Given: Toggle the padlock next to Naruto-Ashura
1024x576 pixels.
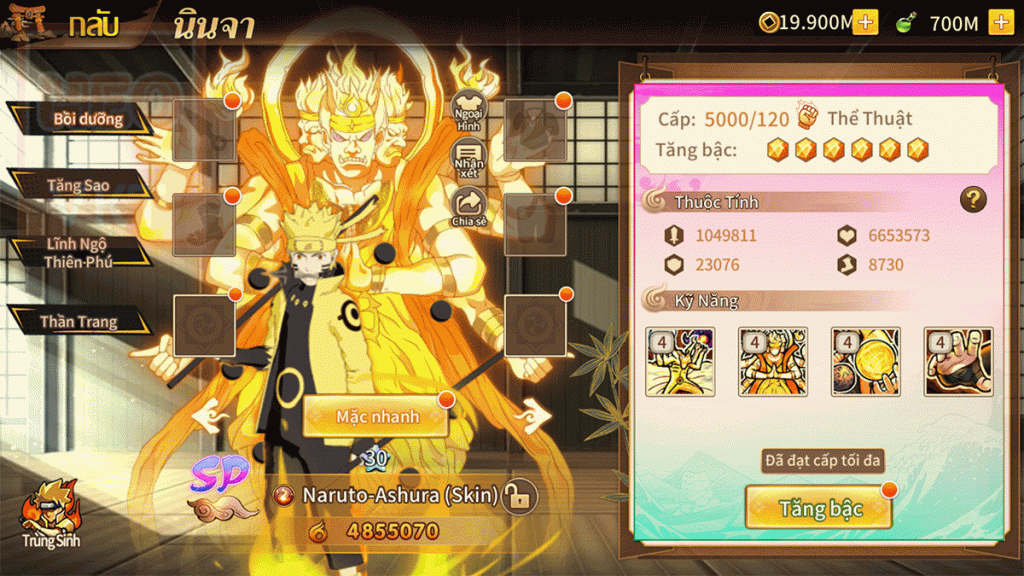Looking at the screenshot, I should [518, 495].
